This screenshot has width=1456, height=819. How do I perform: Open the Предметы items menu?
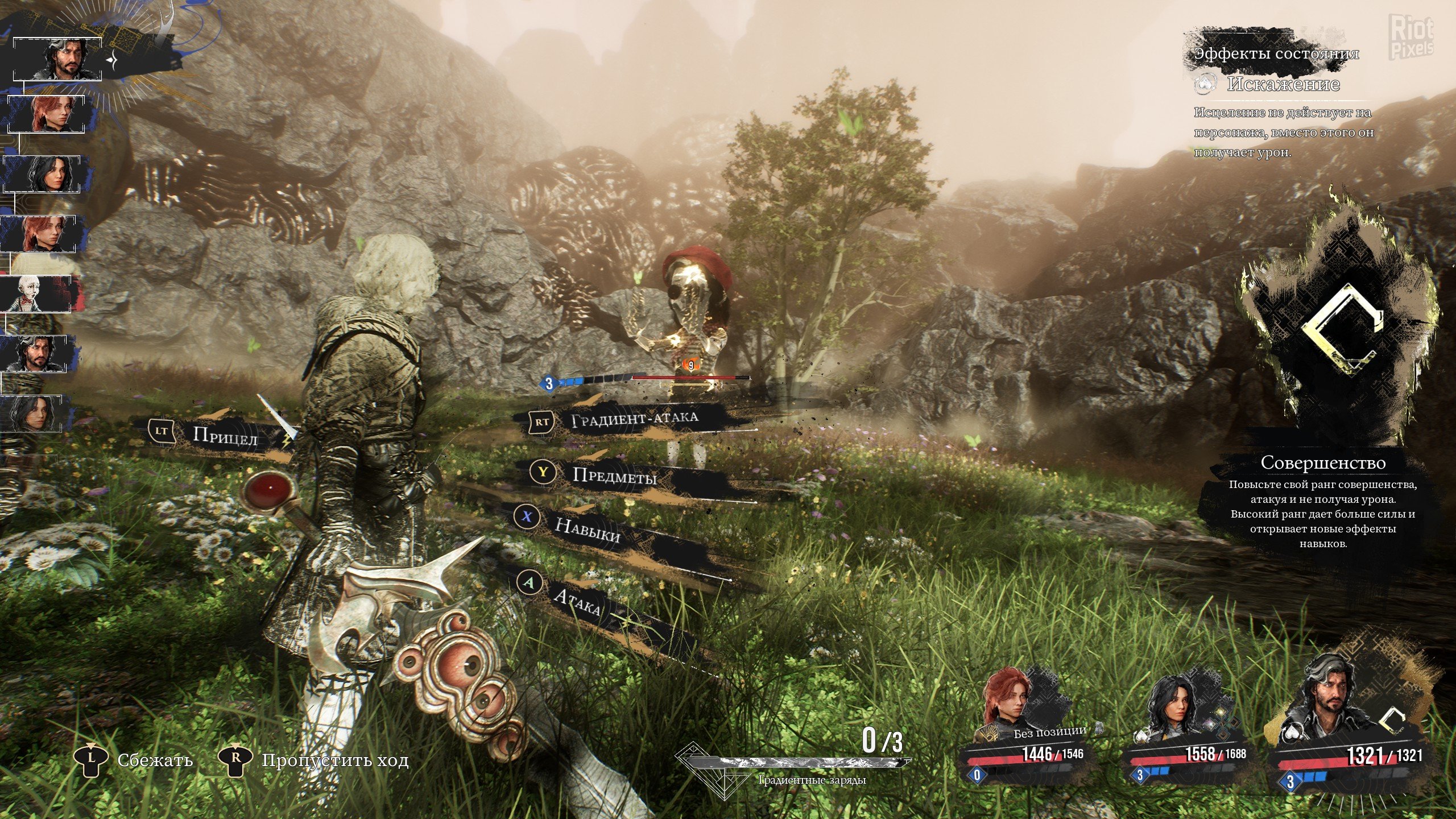pyautogui.click(x=614, y=475)
